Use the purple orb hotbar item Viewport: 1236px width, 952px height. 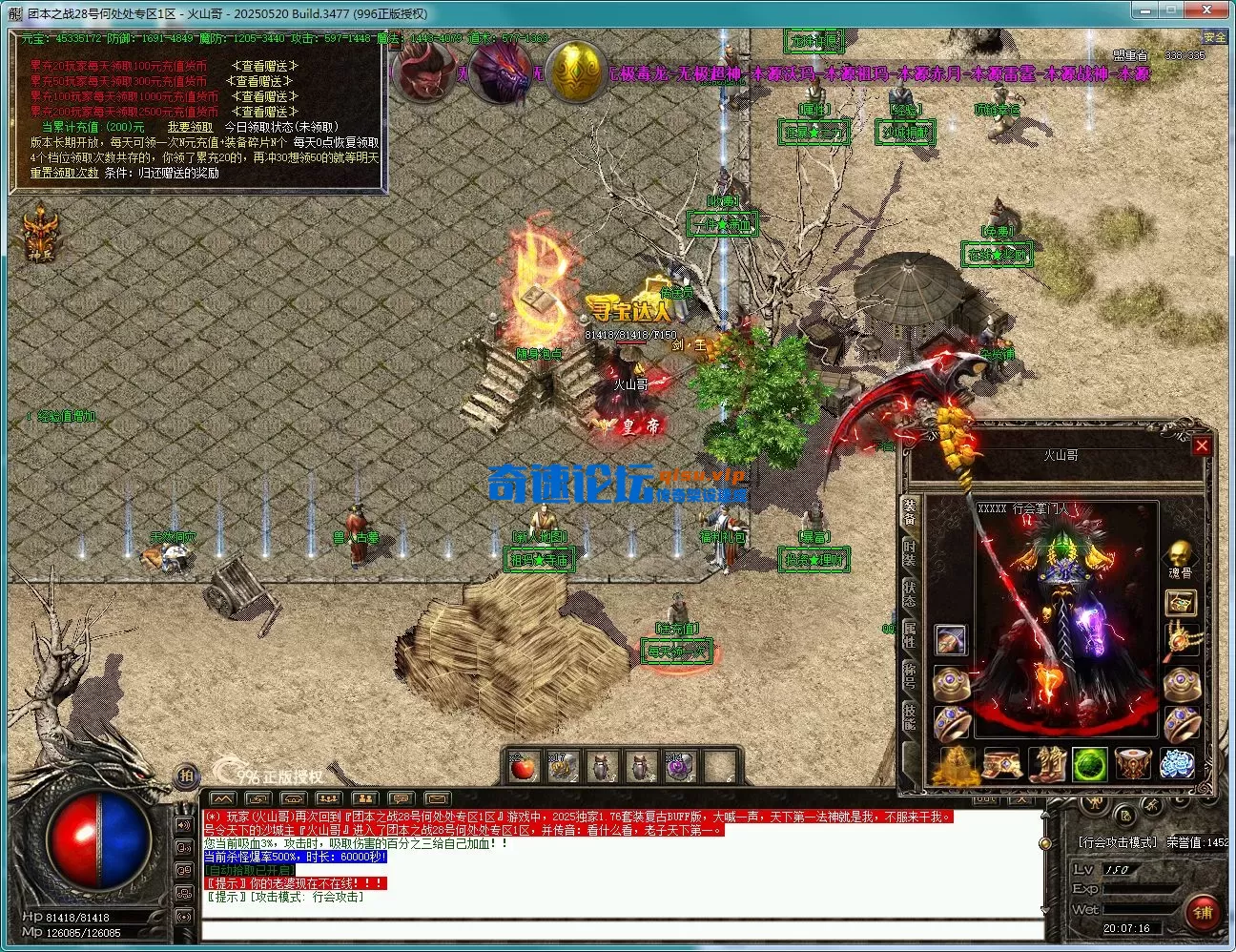pos(678,766)
